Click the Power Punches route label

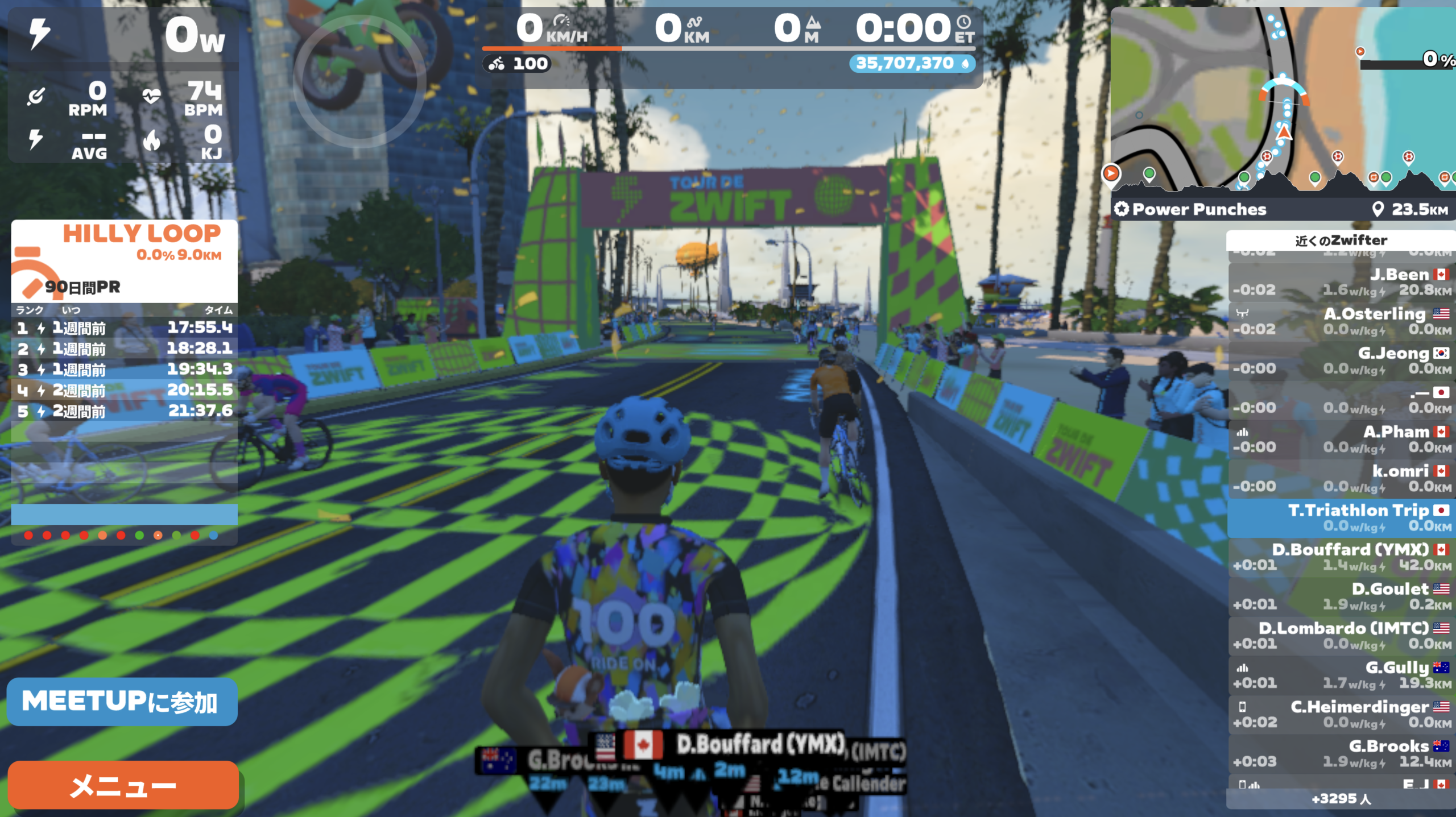click(1199, 209)
